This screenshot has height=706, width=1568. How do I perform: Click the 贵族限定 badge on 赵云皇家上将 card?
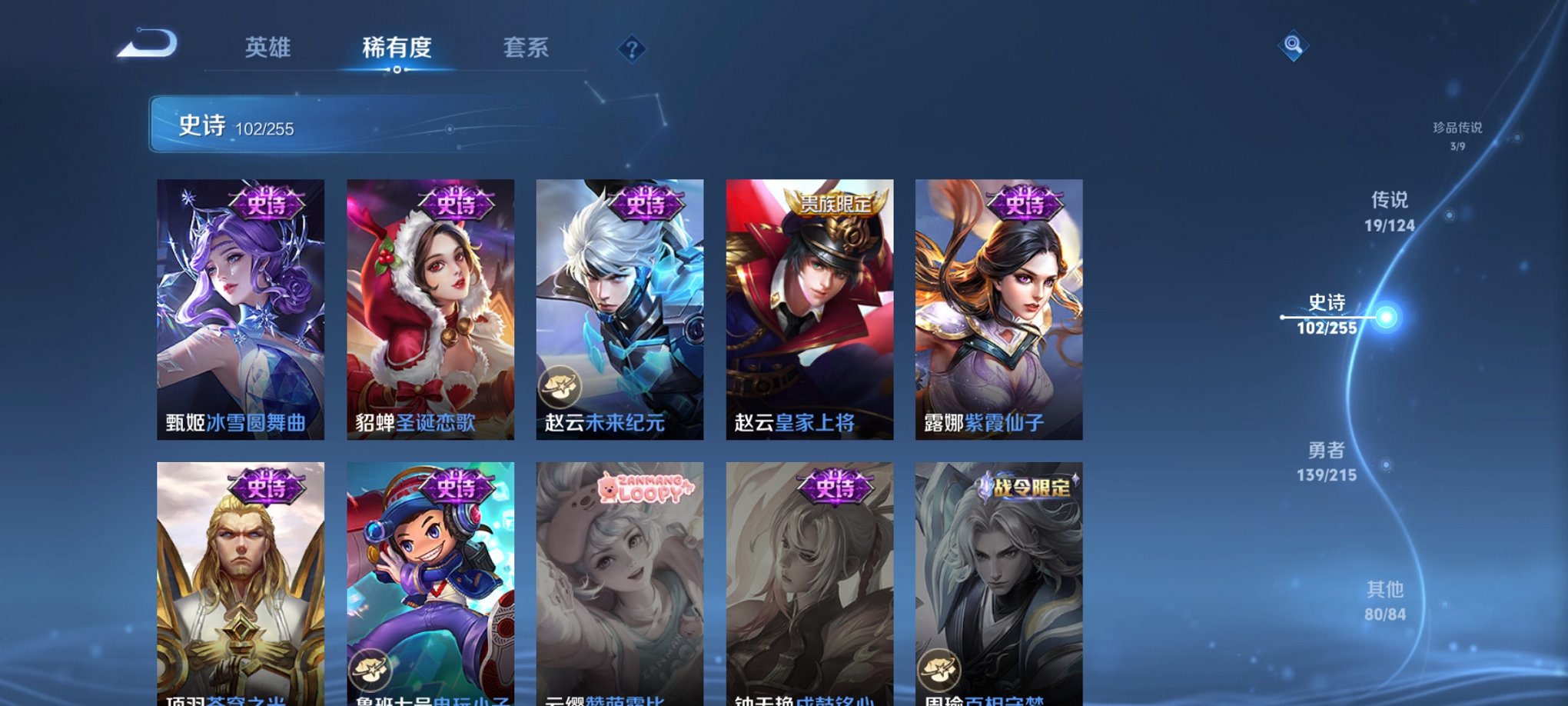coord(835,205)
